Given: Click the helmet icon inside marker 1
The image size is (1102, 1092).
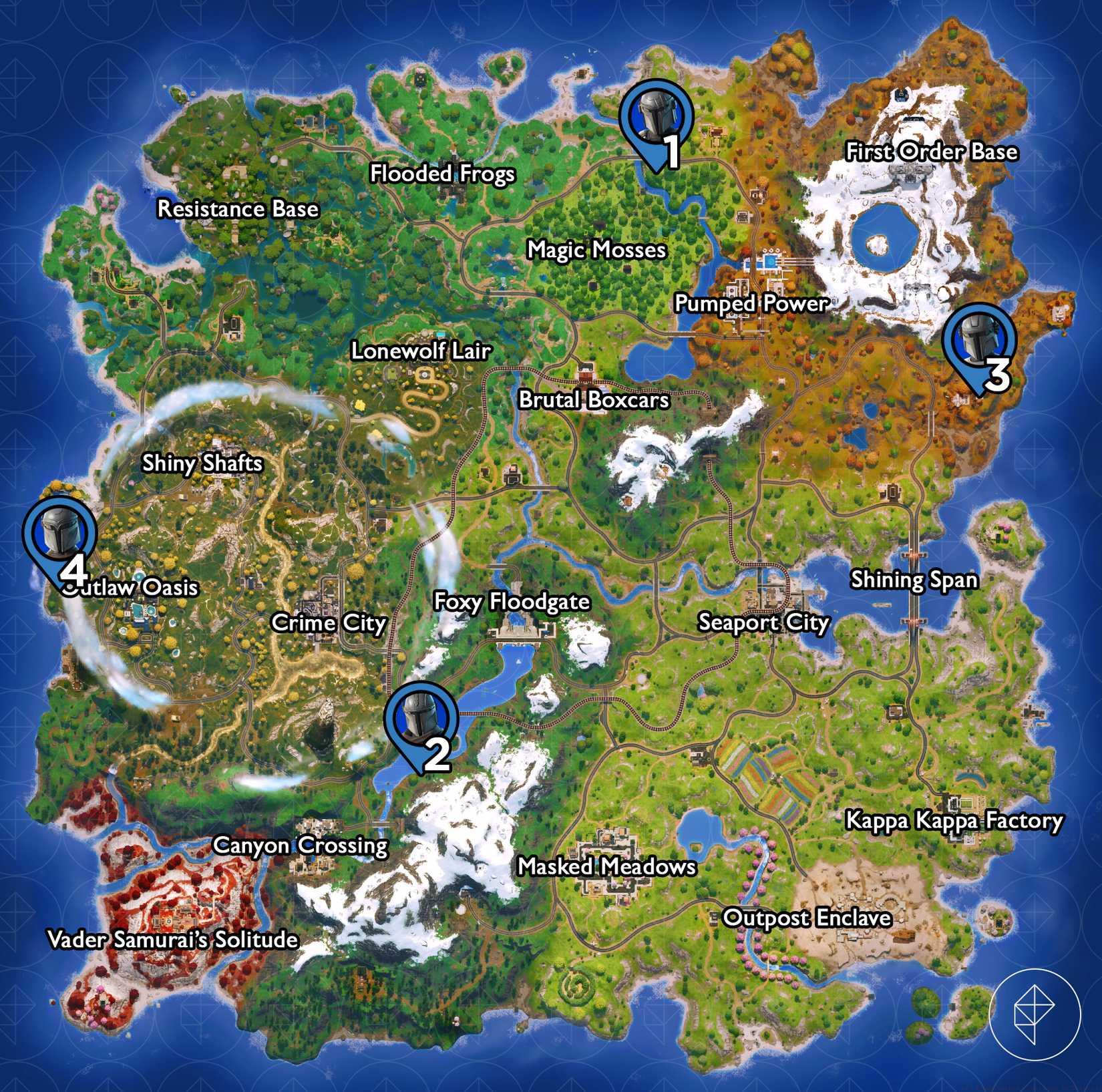Looking at the screenshot, I should click(655, 118).
